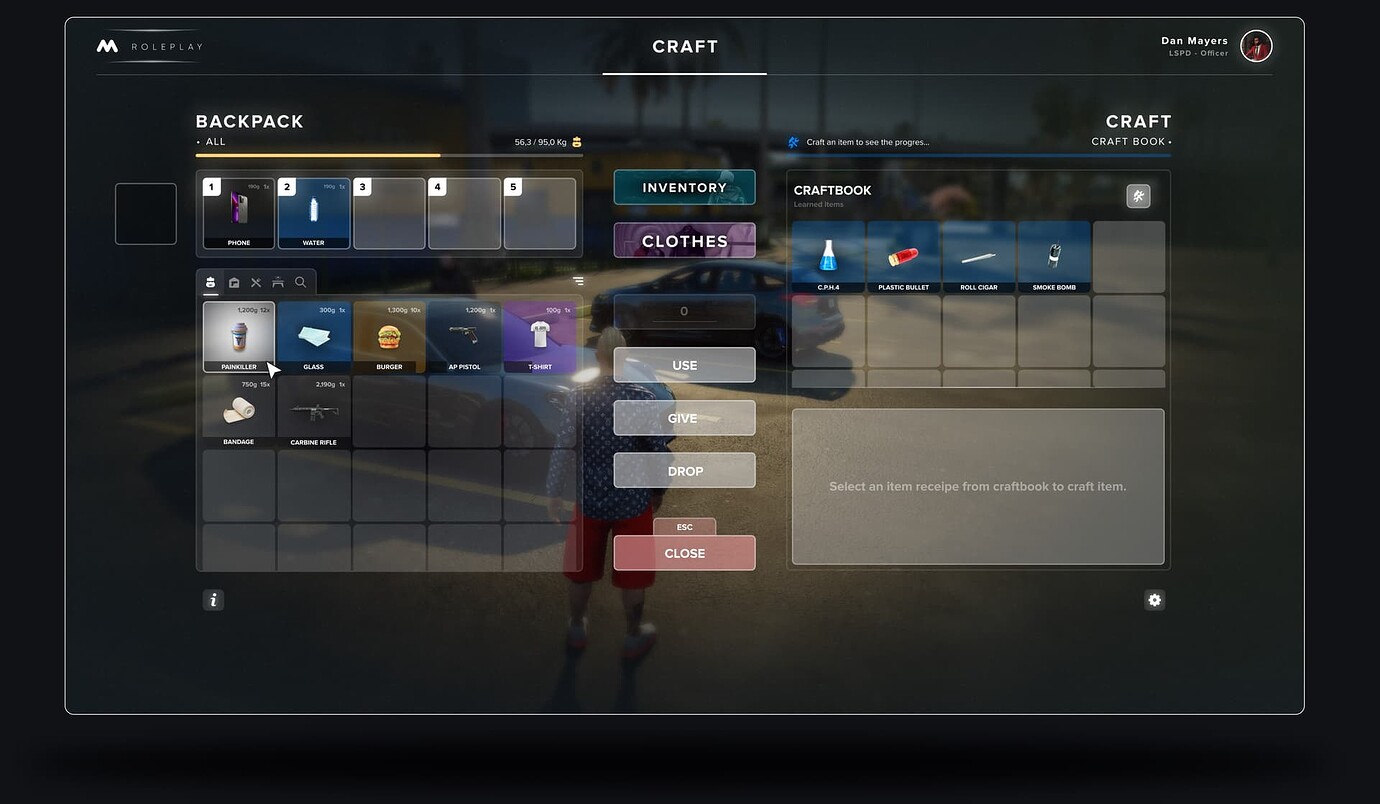Expand the ALL category filter under Backpack

(x=210, y=141)
